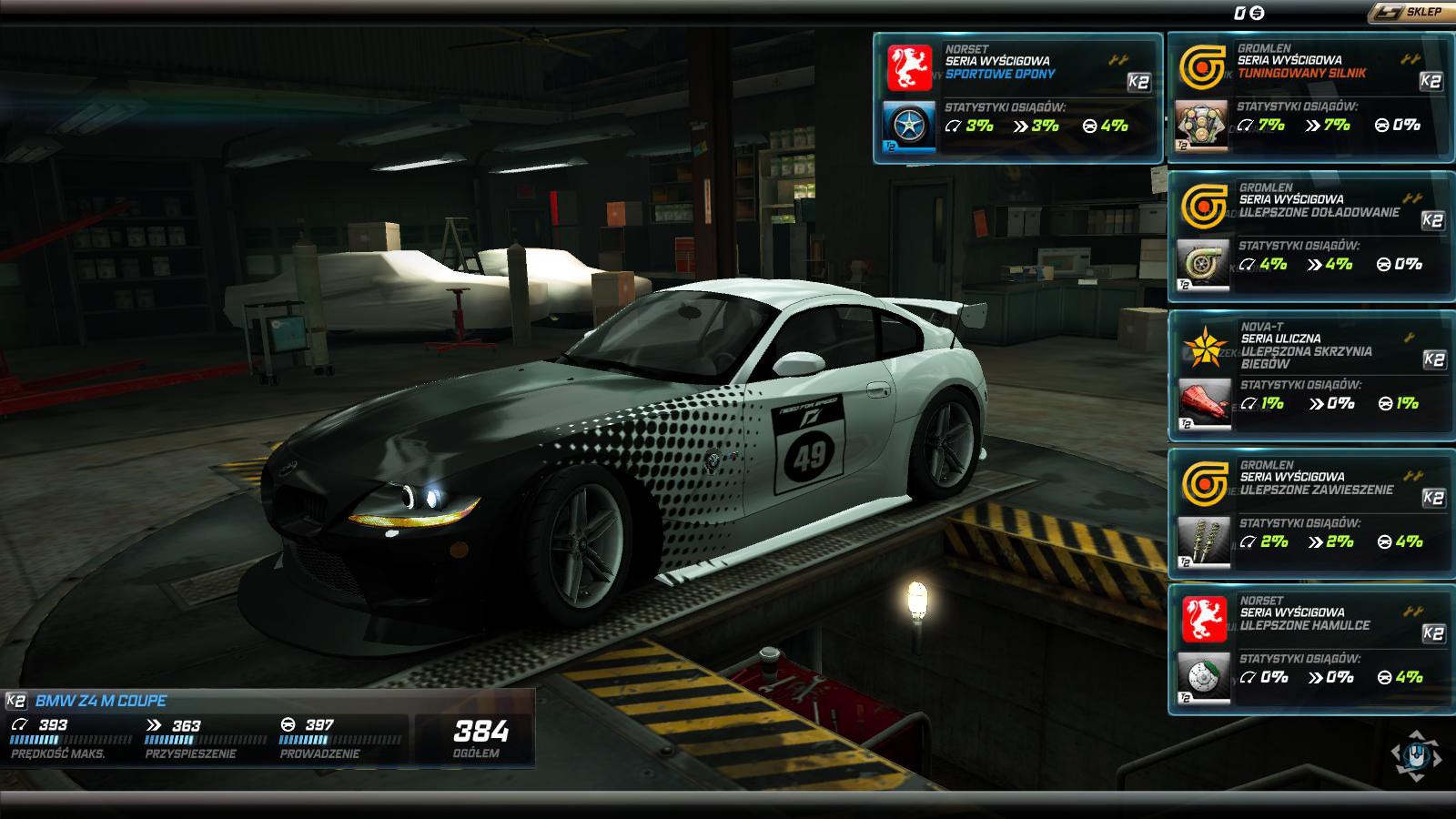Select the Gromlen Ulepszone Zawieszenie suspension card
1456x819 pixels.
pyautogui.click(x=1310, y=514)
